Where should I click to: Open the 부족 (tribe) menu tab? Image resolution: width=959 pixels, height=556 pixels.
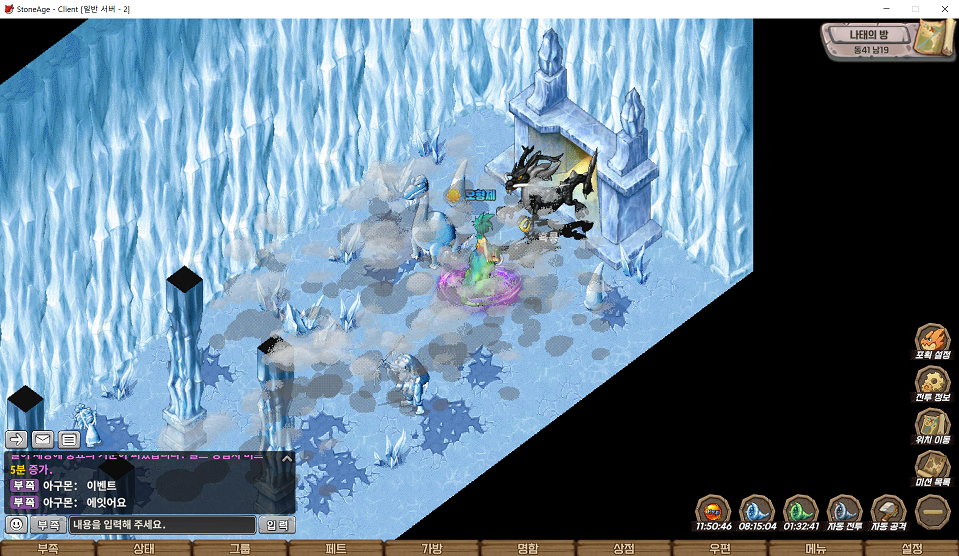[x=48, y=548]
